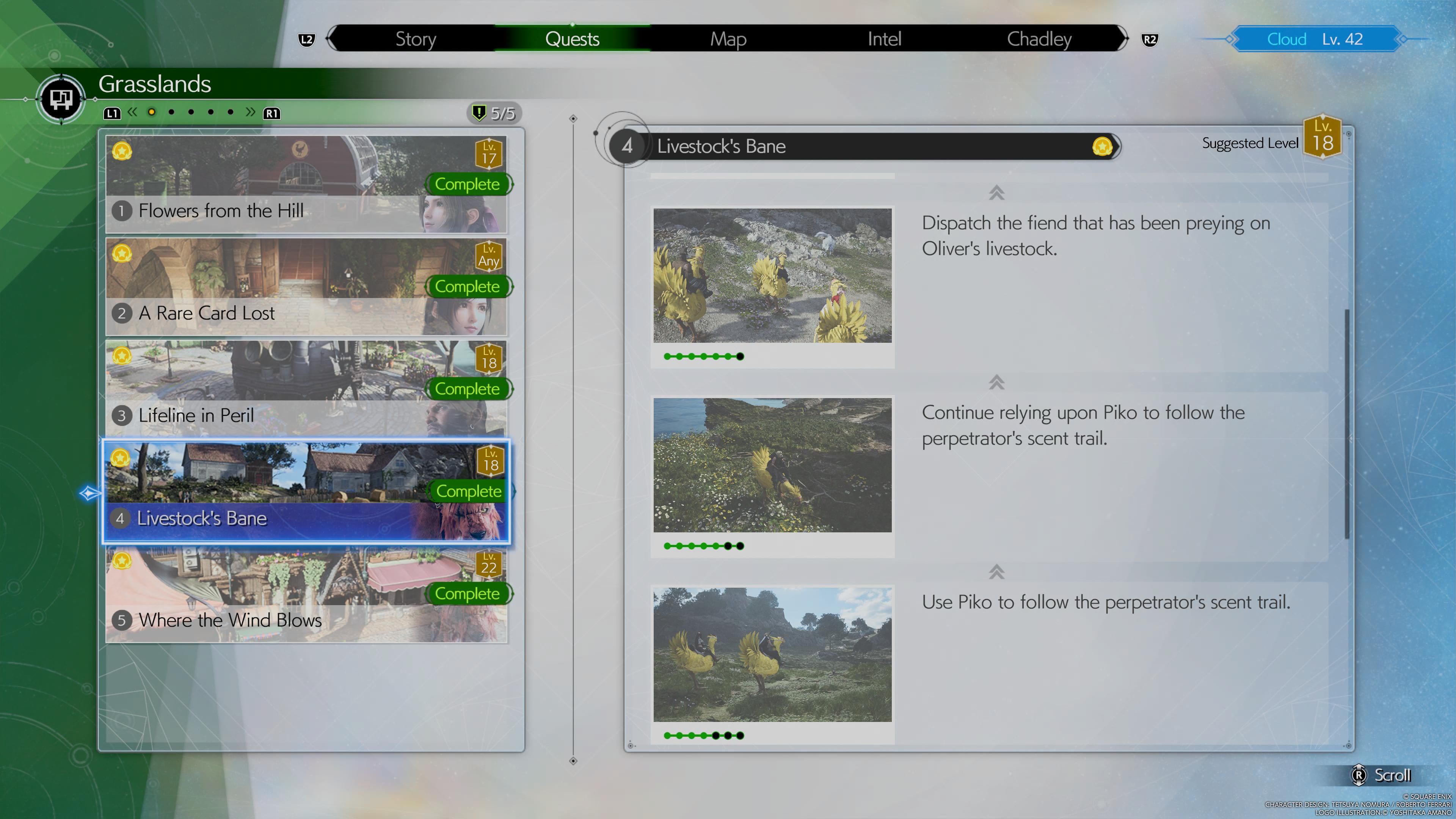Select the first page indicator dot
1456x819 pixels.
pos(152,112)
